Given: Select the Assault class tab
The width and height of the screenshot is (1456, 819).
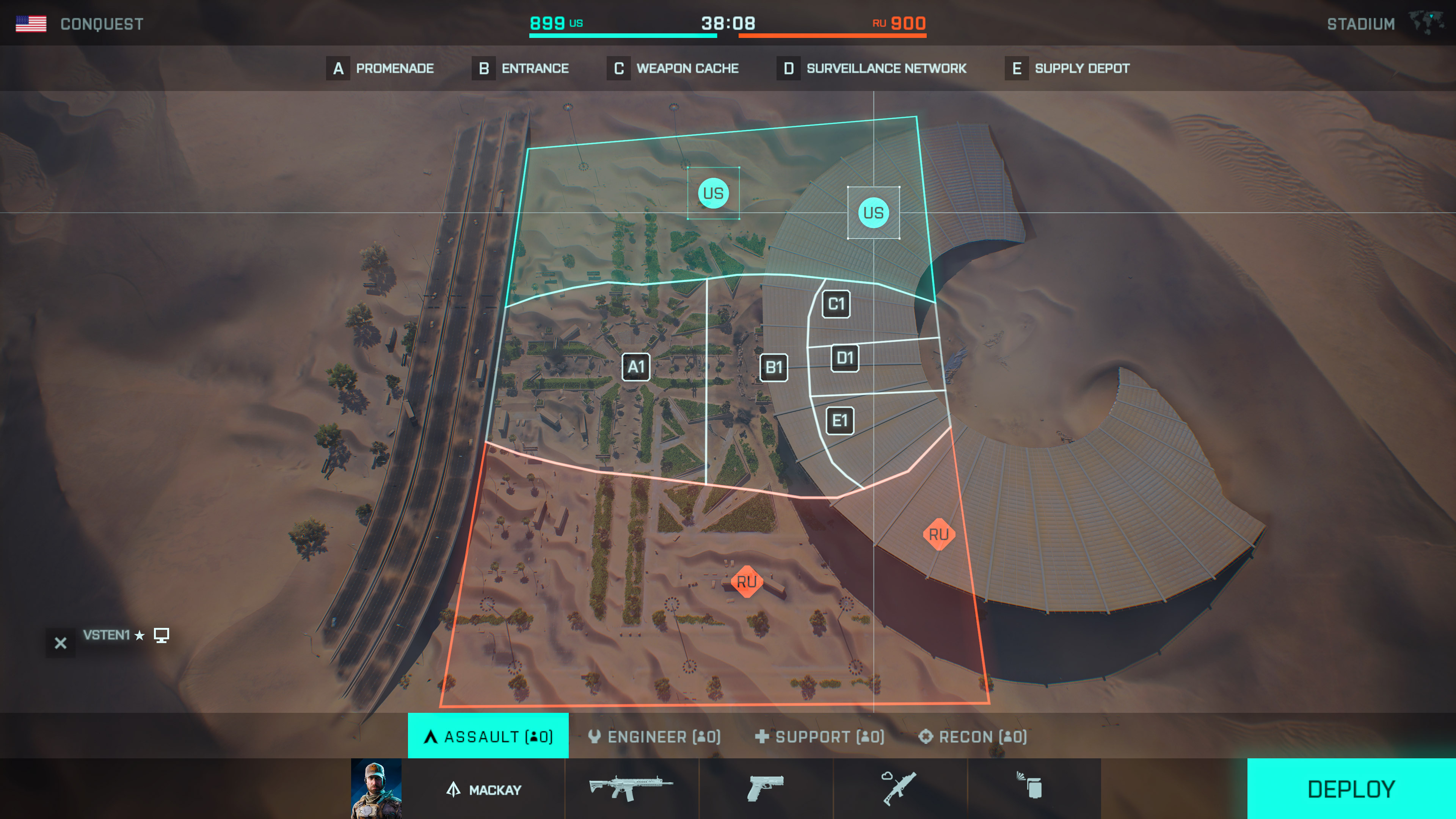Looking at the screenshot, I should (488, 736).
